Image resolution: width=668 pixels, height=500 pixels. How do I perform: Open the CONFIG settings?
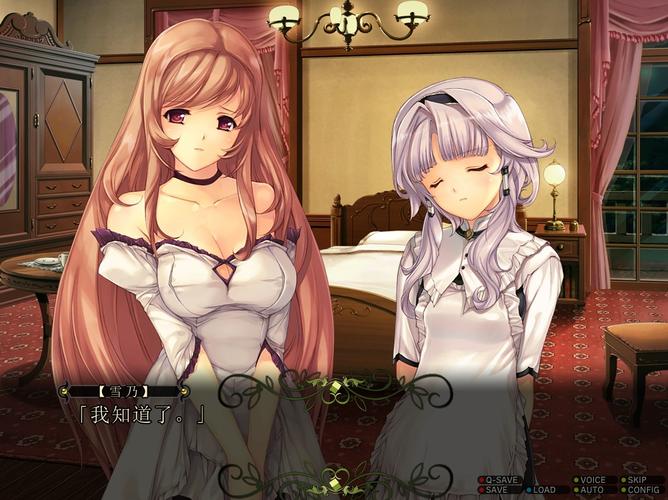click(642, 490)
